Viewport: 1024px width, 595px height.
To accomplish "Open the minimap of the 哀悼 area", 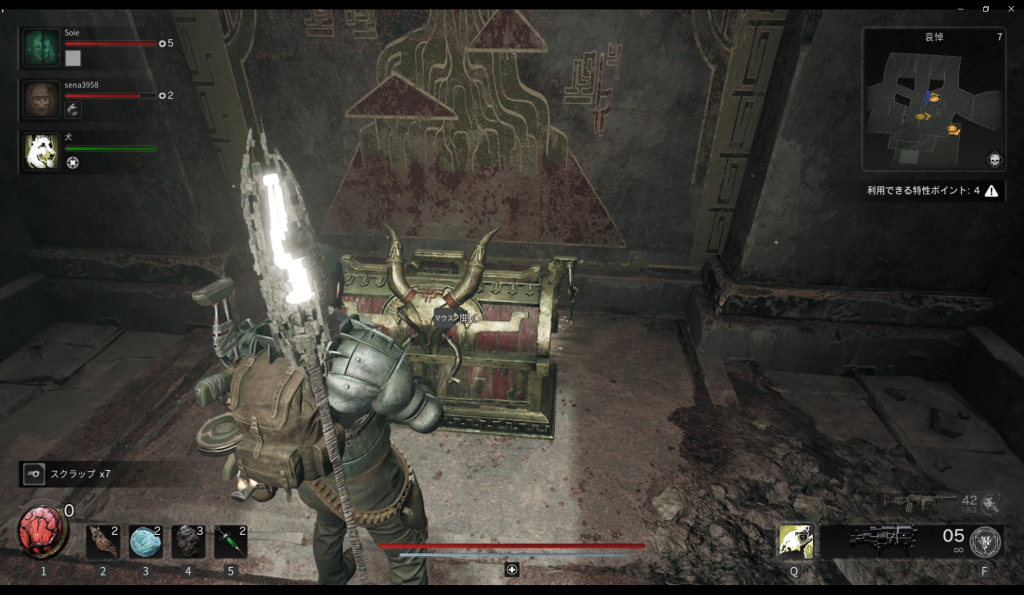I will click(x=932, y=100).
